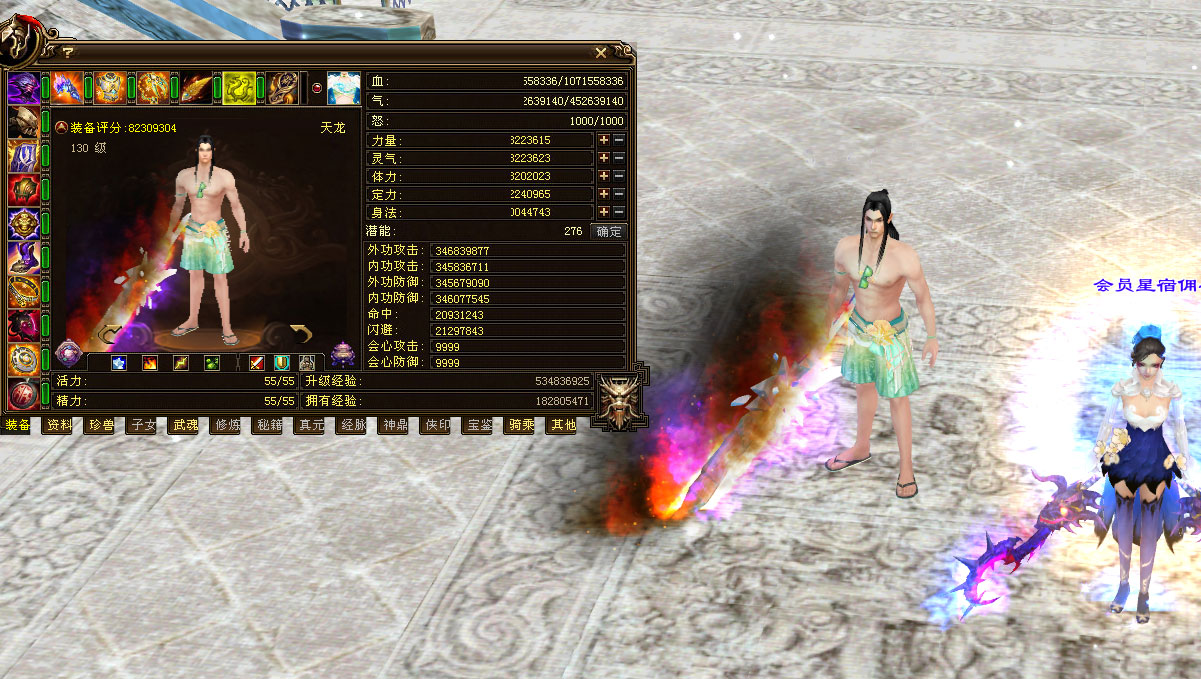Add a point to 体力
This screenshot has width=1201, height=679.
point(604,176)
